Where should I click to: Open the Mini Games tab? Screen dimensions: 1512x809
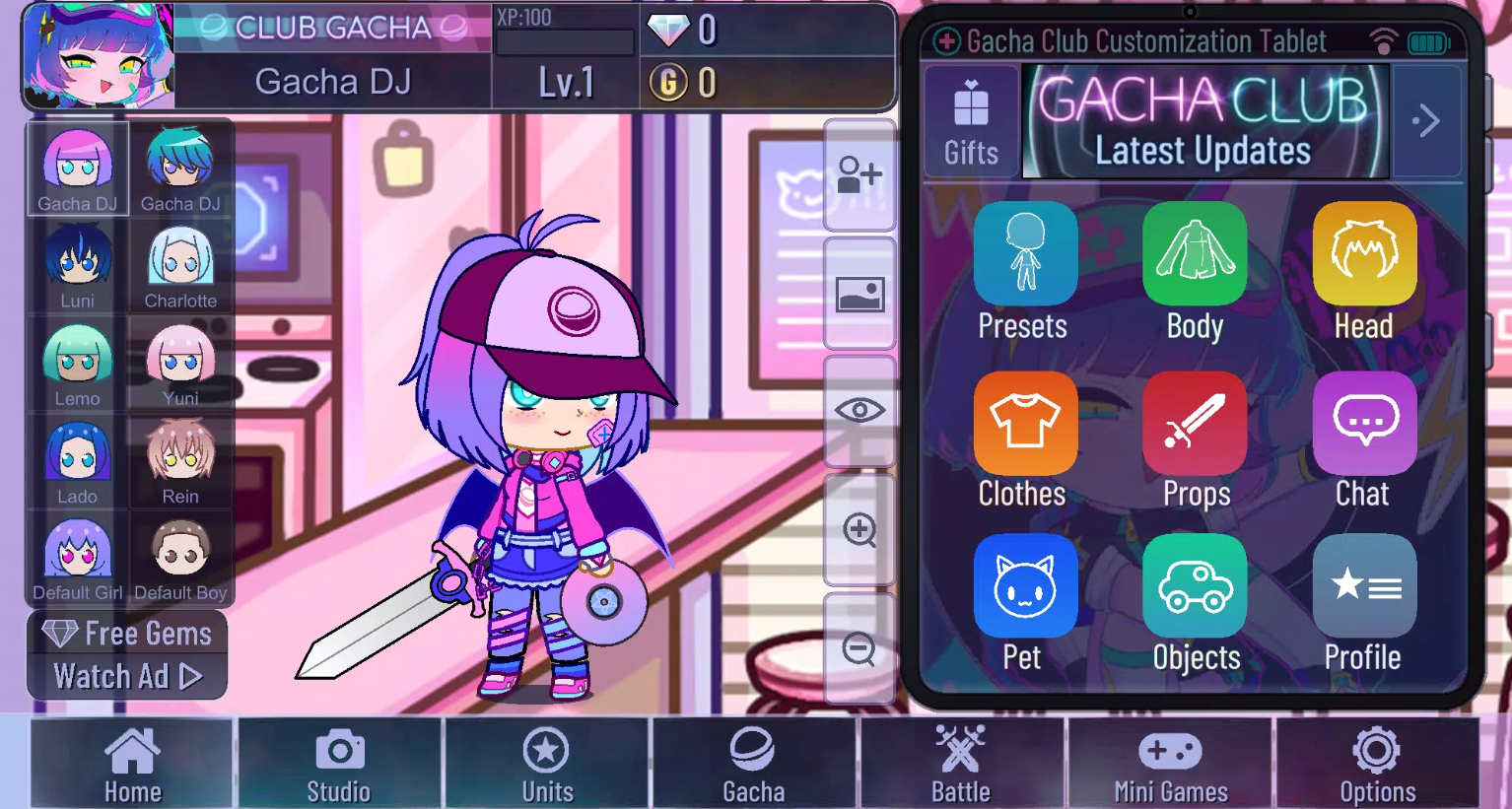click(x=1170, y=763)
